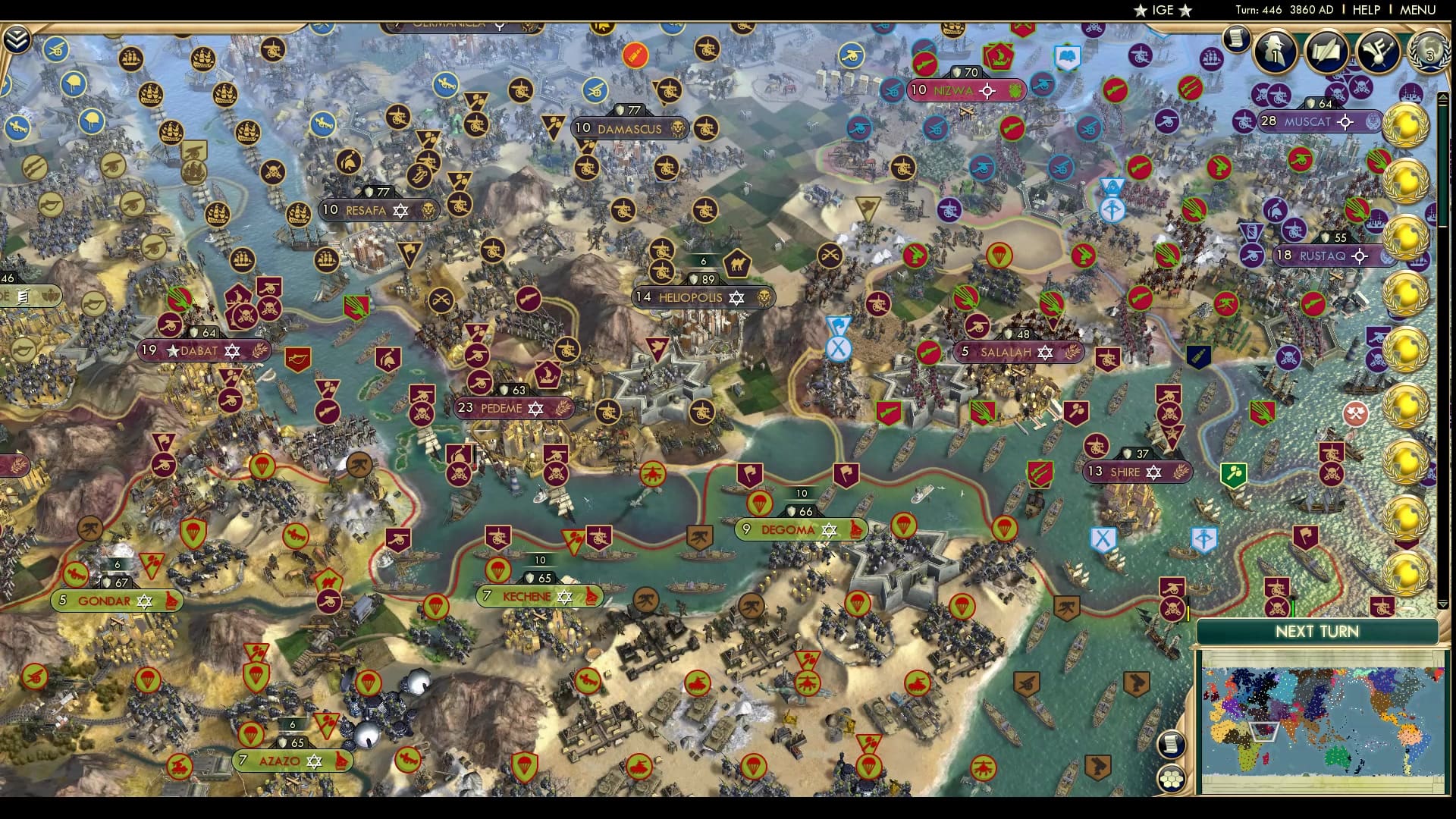Click the scroll icon beside the minimap
Screen dimensions: 1456x819
1172,745
